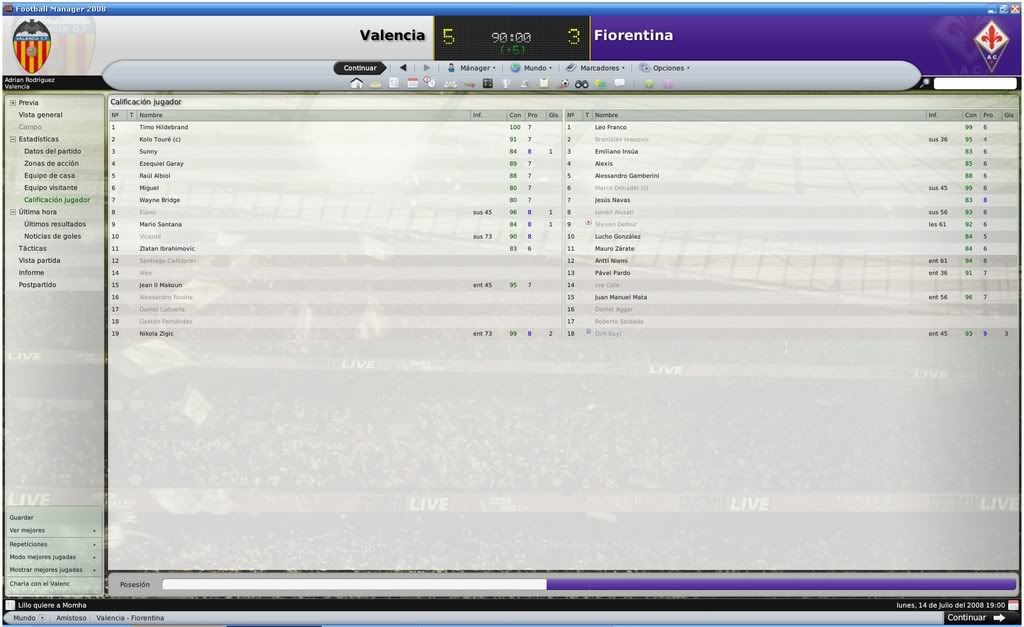The height and width of the screenshot is (627, 1024).
Task: Go to the home screen via house icon
Action: pos(356,84)
